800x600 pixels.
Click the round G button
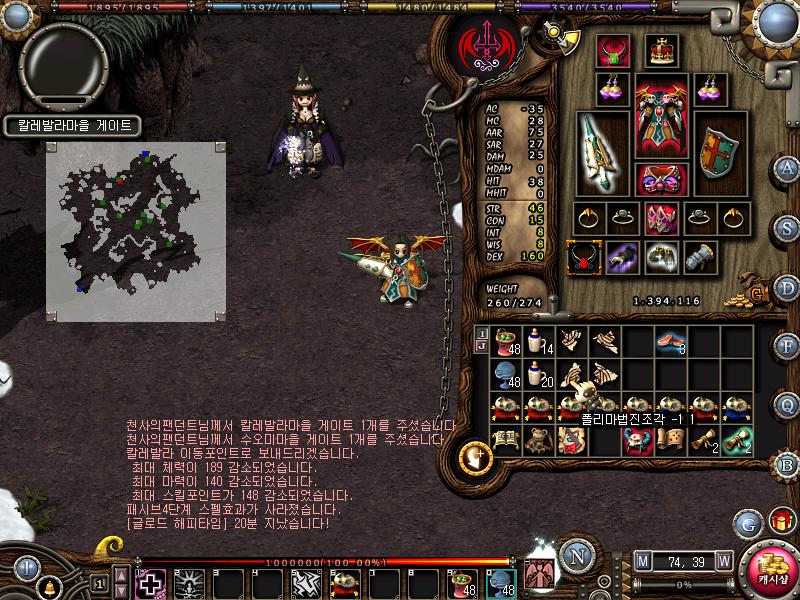(748, 523)
